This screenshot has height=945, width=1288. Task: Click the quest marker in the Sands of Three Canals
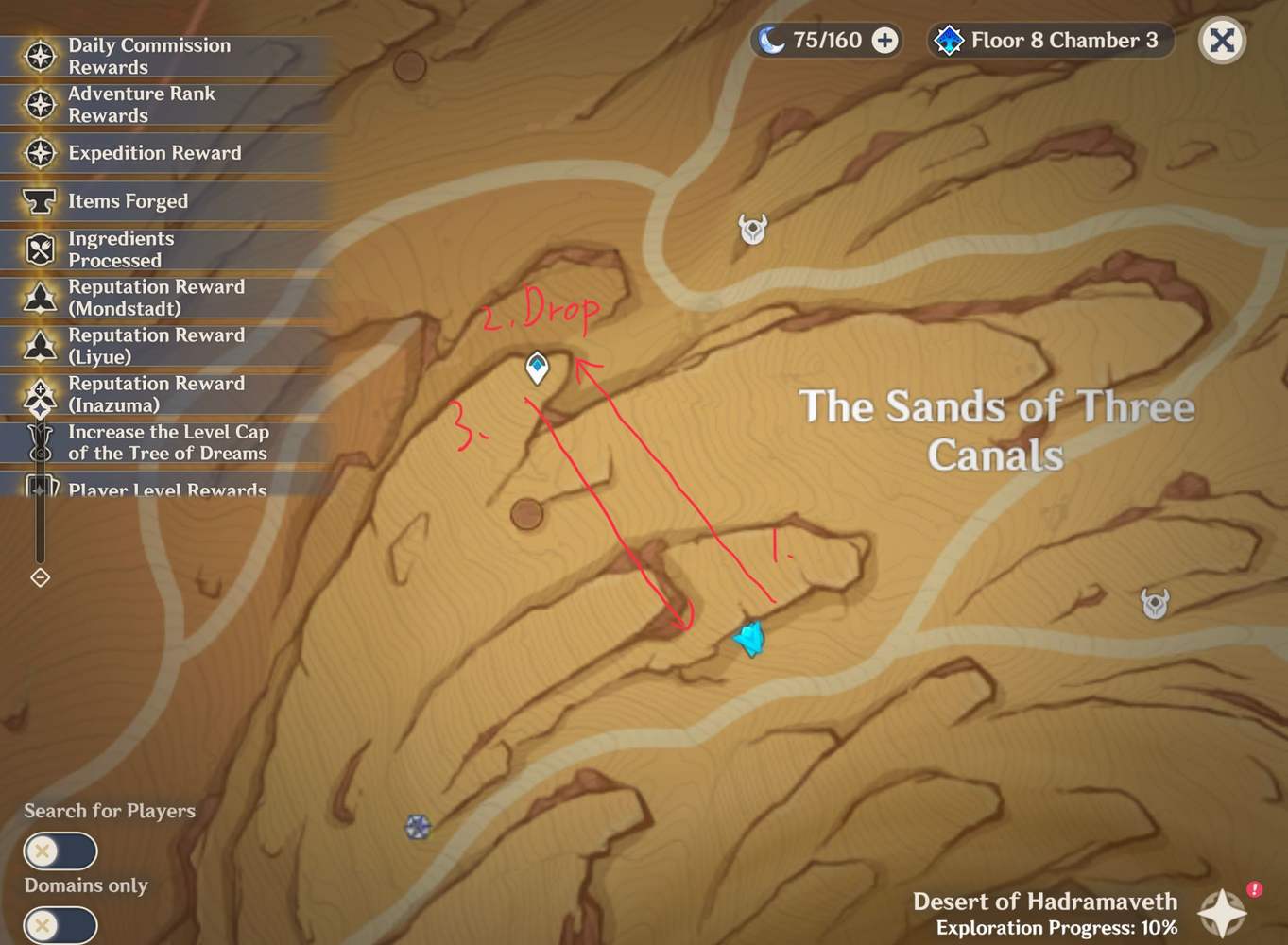pyautogui.click(x=749, y=636)
